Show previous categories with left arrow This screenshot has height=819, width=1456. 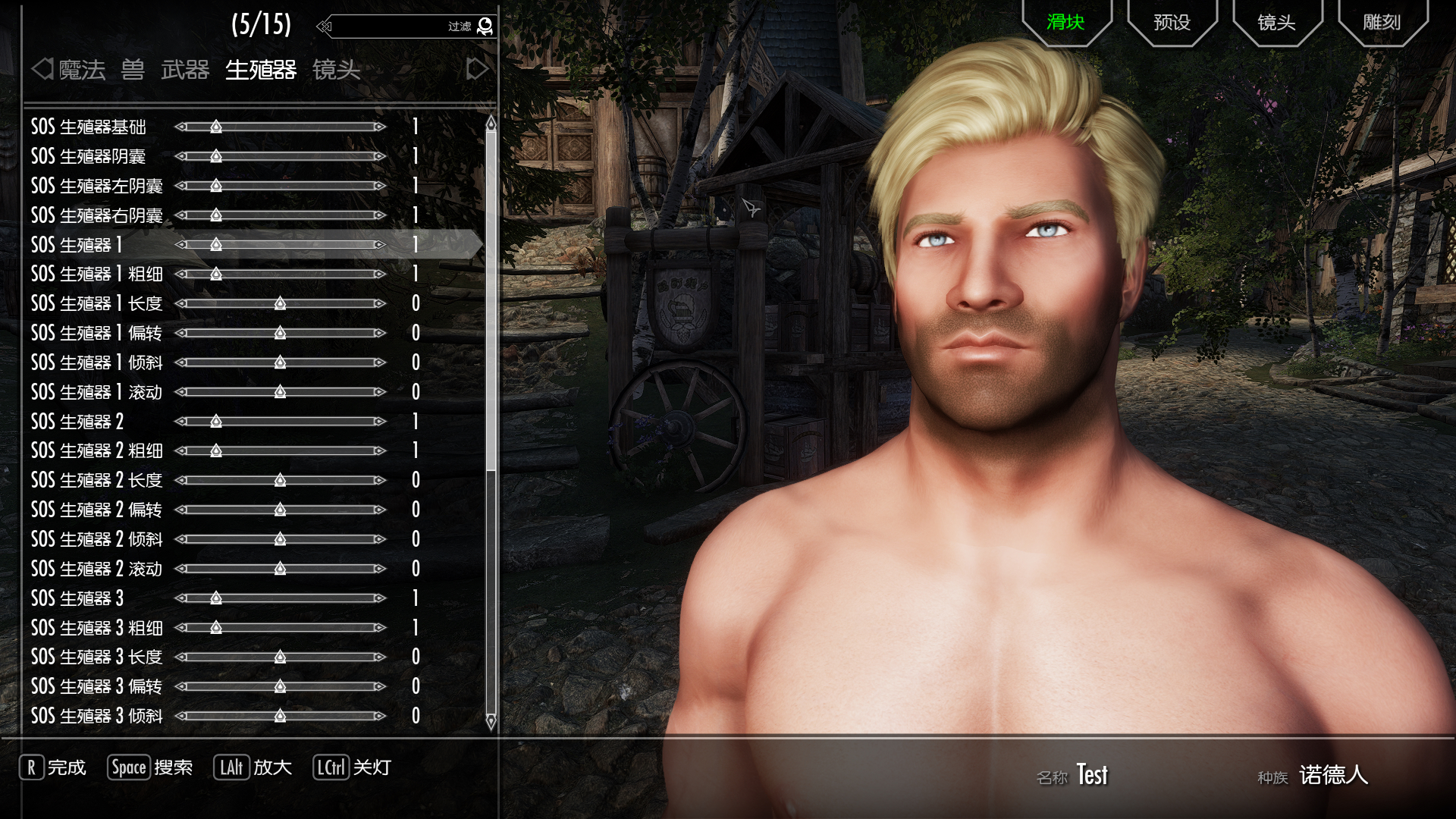(42, 69)
